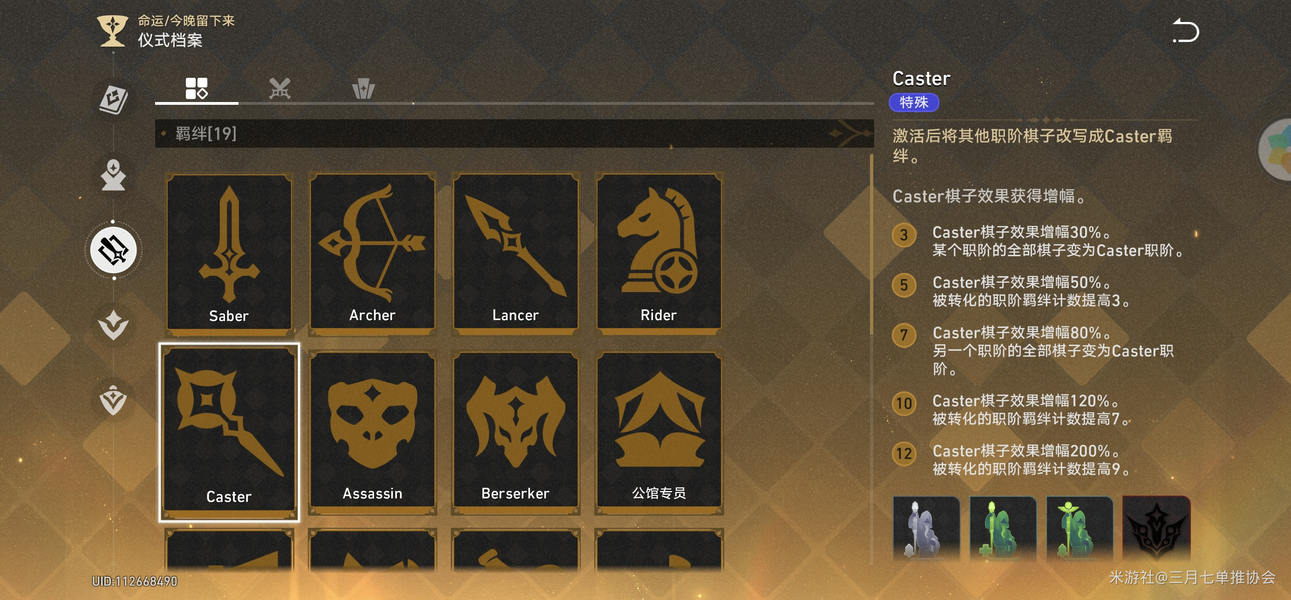Viewport: 1291px width, 600px height.
Task: View the winged-staff green chess piece thumbnail
Action: 1079,529
